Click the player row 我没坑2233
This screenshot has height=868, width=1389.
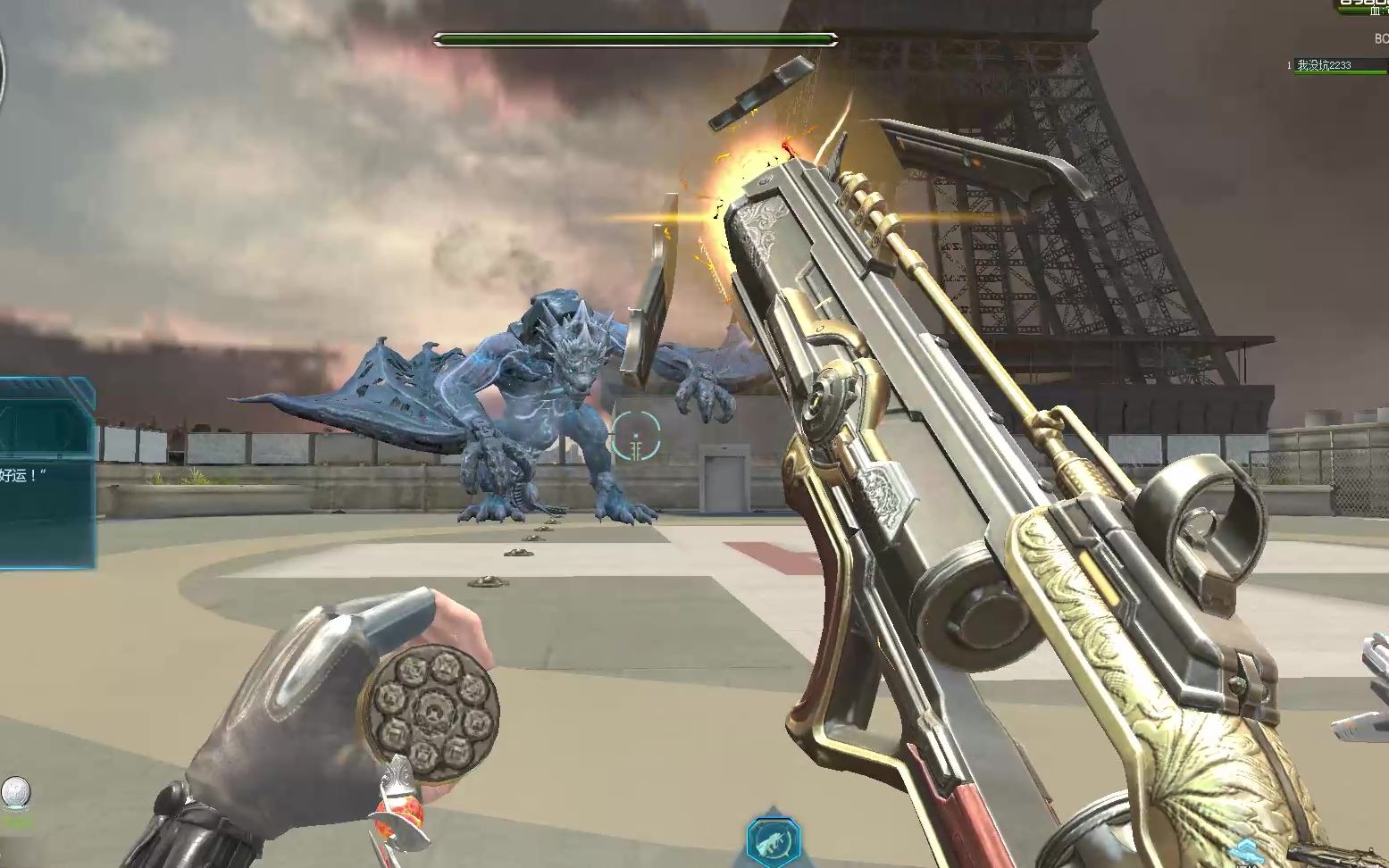(1331, 65)
